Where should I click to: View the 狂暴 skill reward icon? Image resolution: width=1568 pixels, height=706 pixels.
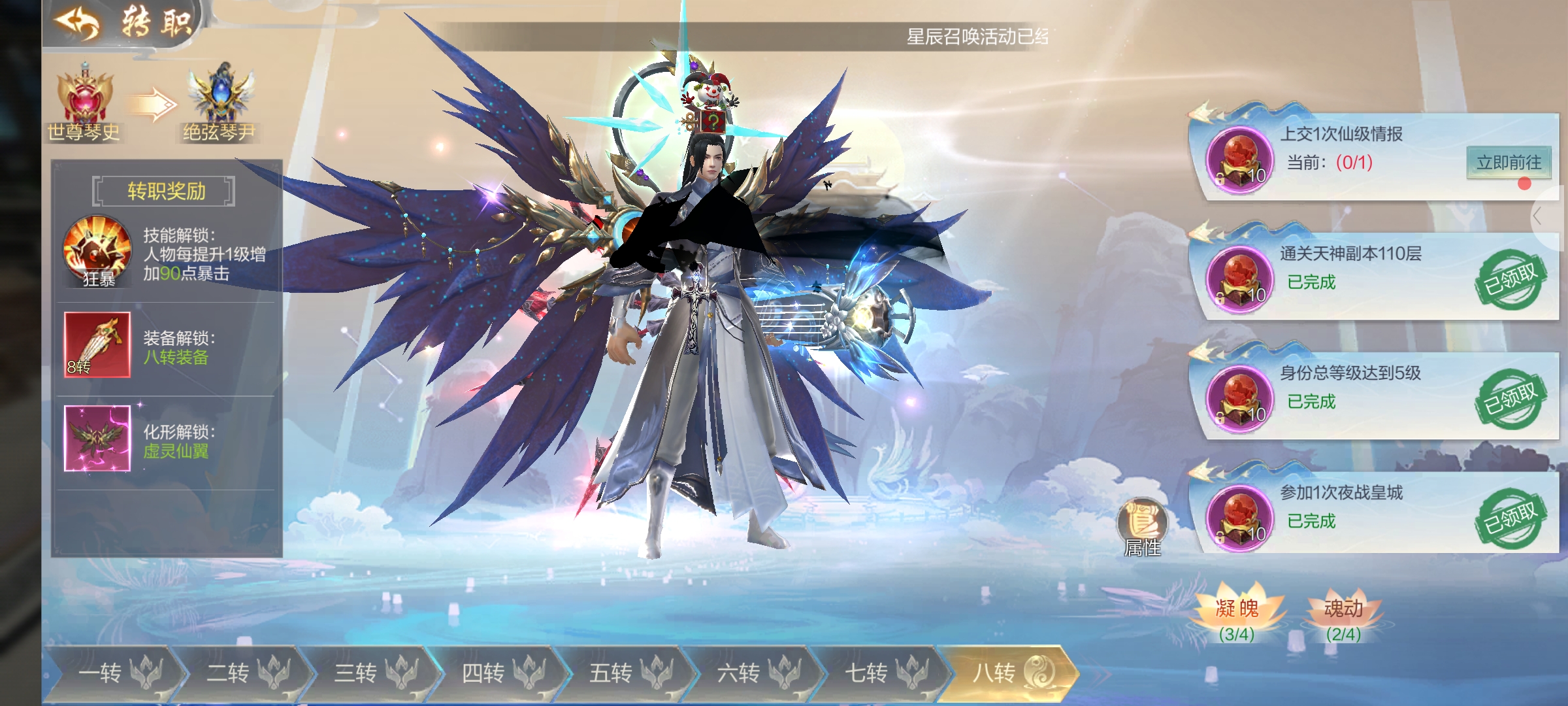[97, 252]
